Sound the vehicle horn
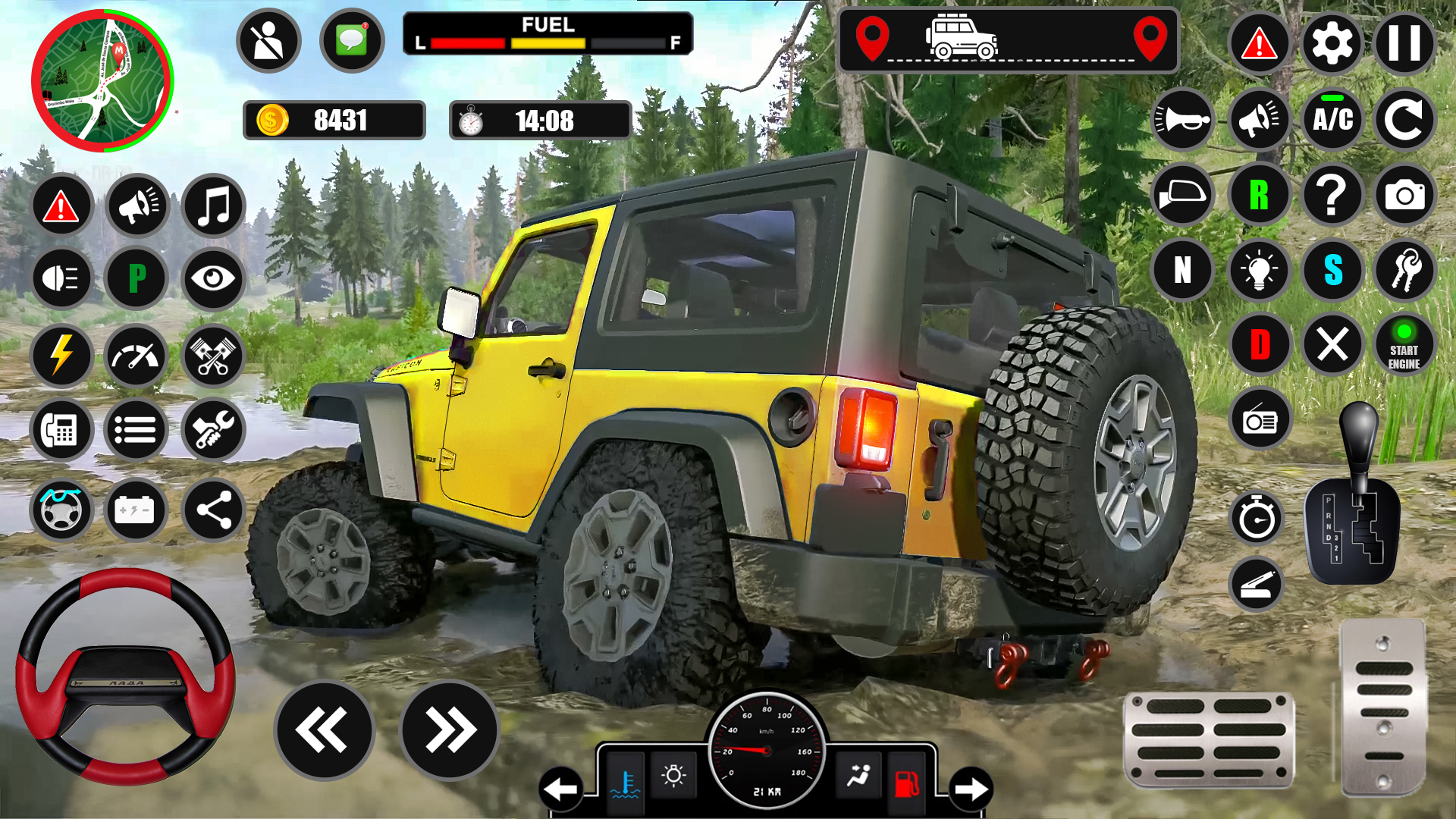This screenshot has width=1456, height=819. pos(1184,121)
